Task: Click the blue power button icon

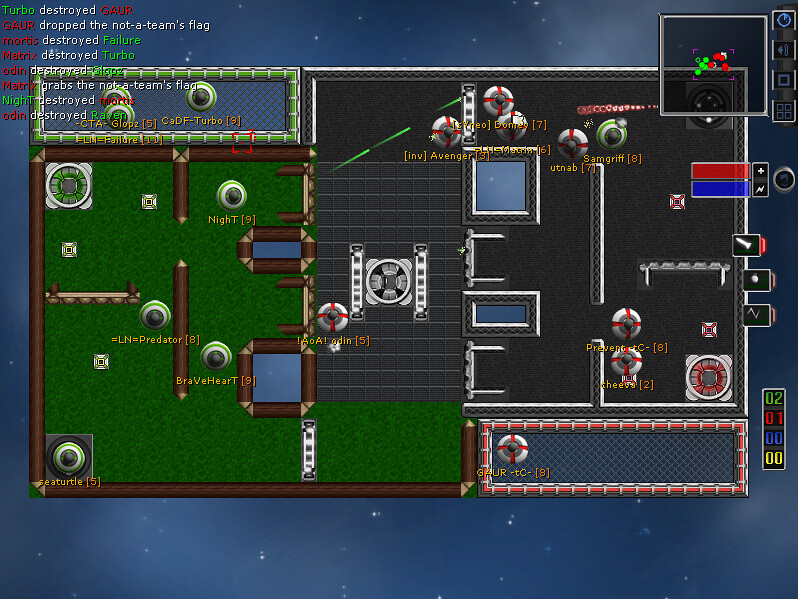Action: click(784, 21)
